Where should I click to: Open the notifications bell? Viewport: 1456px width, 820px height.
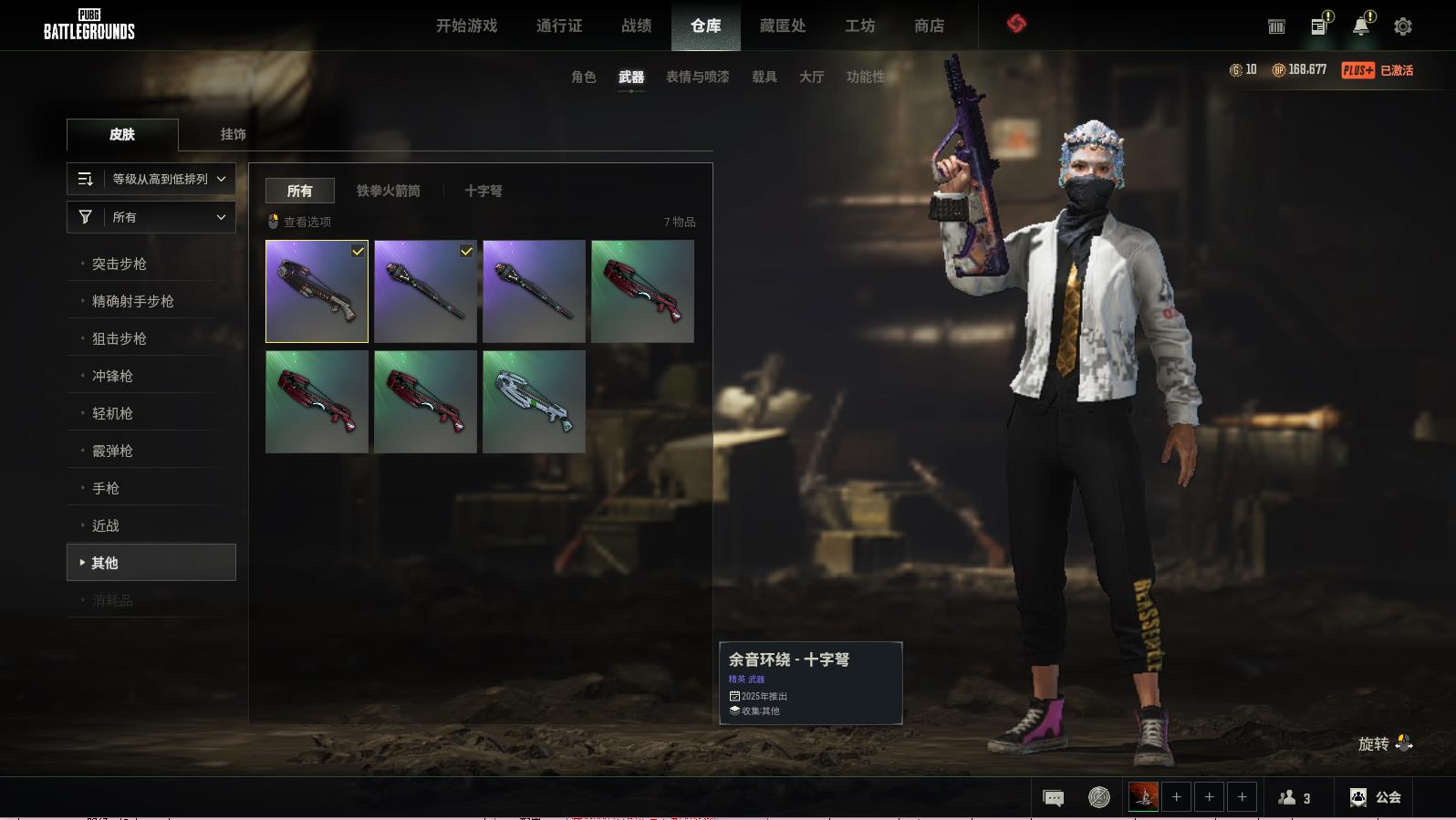tap(1360, 26)
